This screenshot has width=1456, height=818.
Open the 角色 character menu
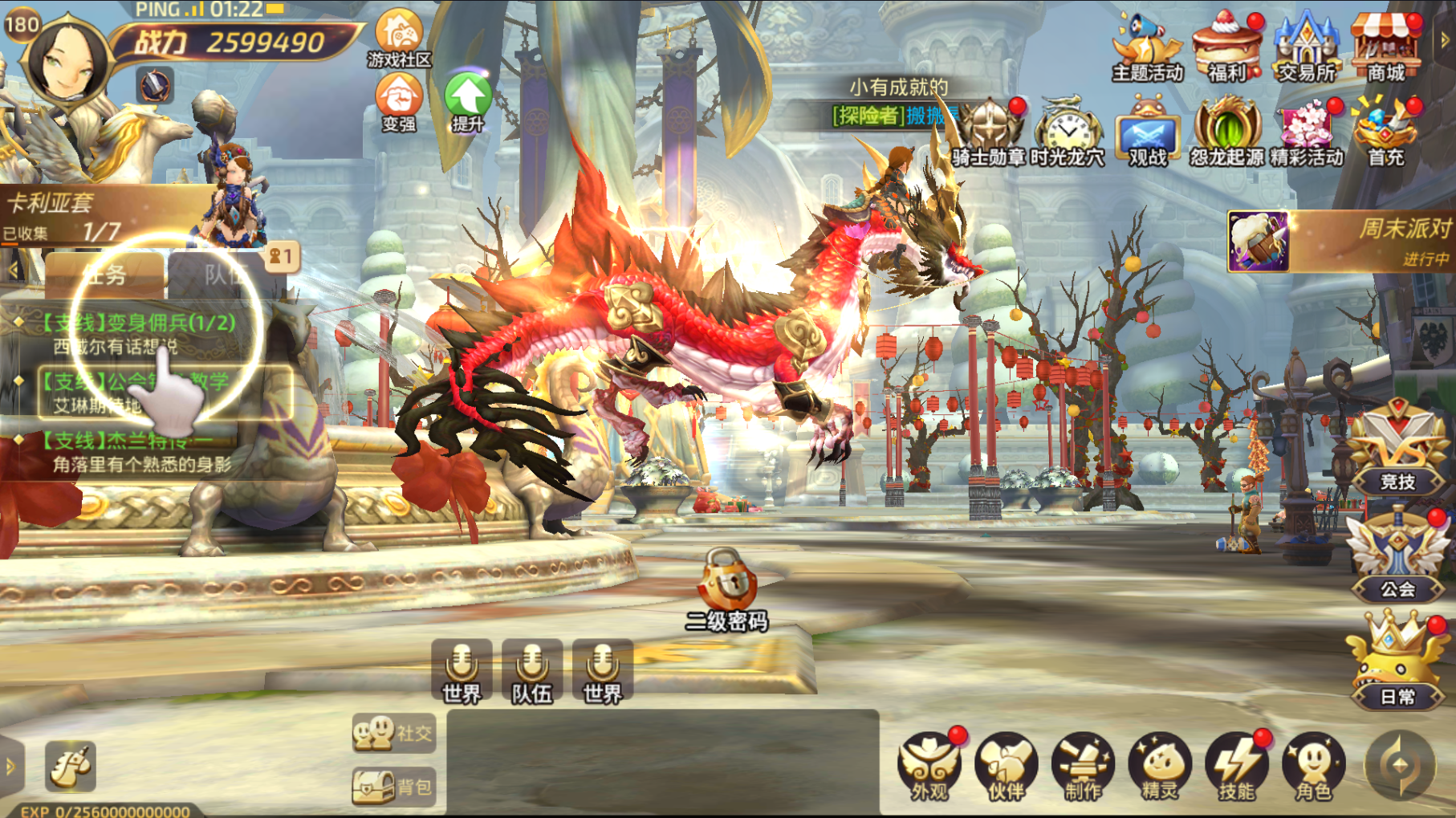tap(1314, 767)
